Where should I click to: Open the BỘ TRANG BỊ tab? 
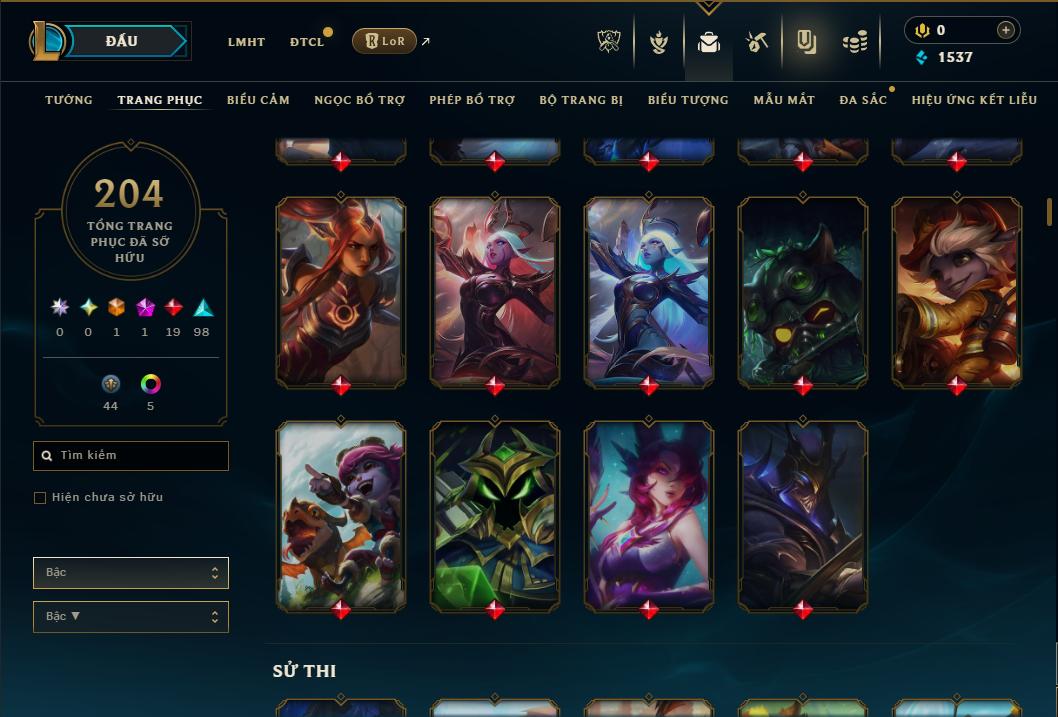581,100
